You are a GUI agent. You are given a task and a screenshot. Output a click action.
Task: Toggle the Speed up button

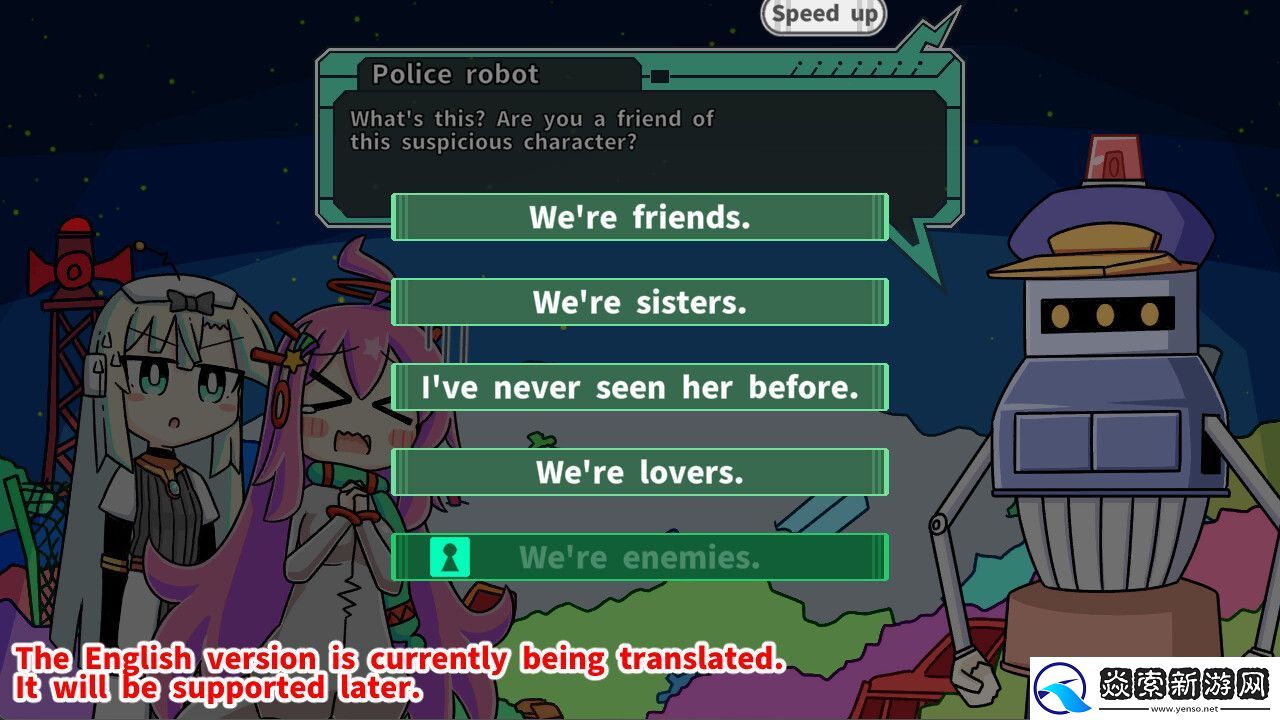coord(823,15)
